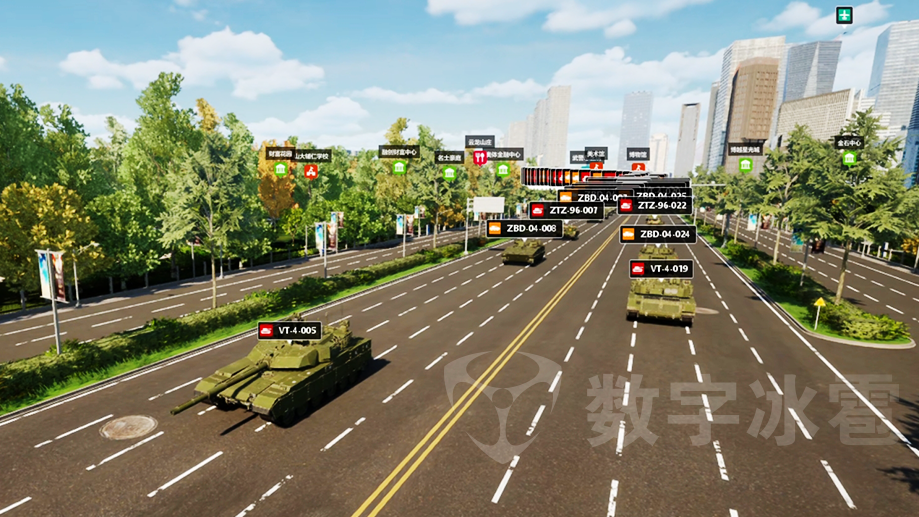Click the 云鼎山庄 restaurant marker

(479, 157)
